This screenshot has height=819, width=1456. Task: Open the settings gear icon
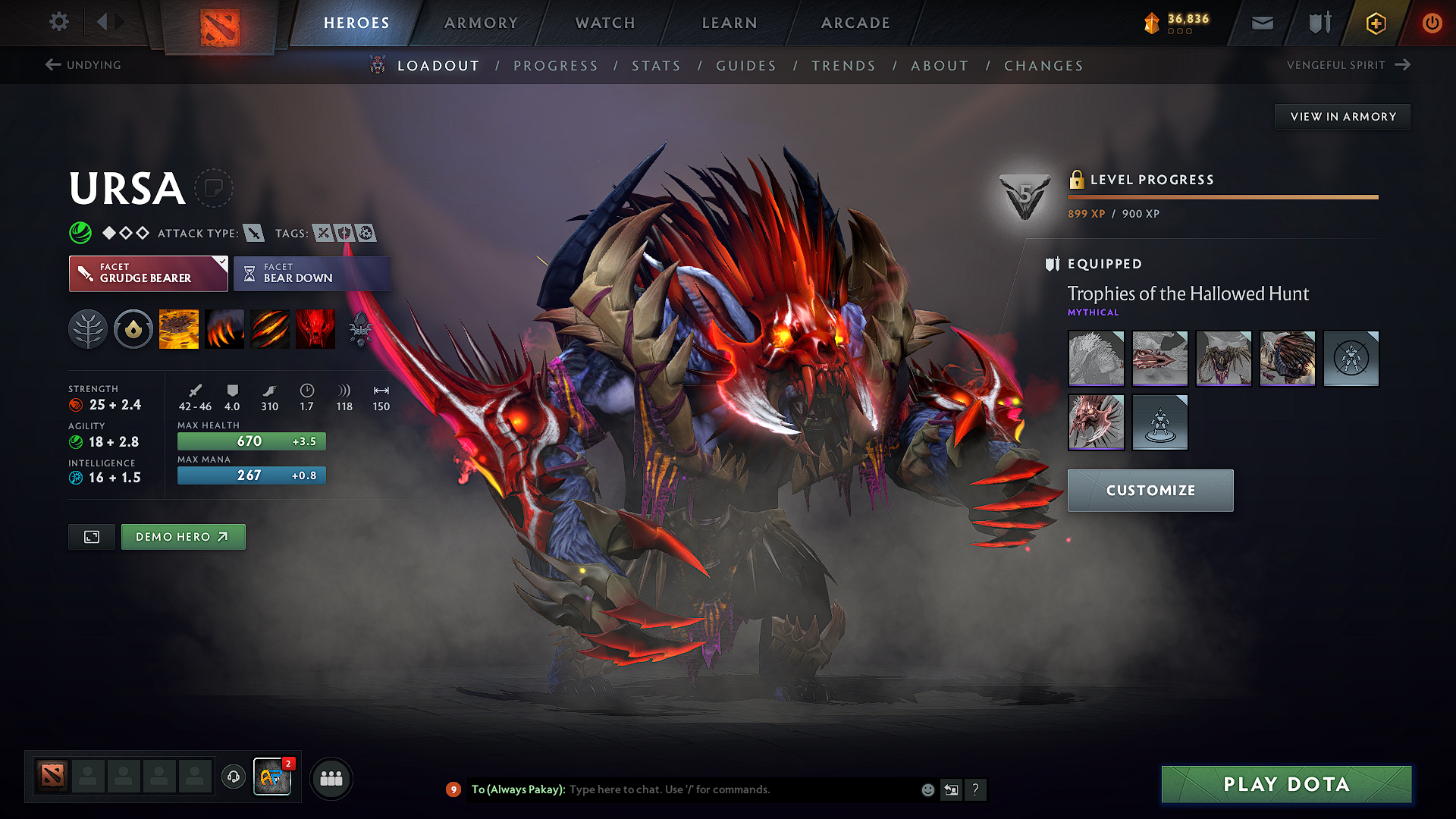tap(58, 22)
